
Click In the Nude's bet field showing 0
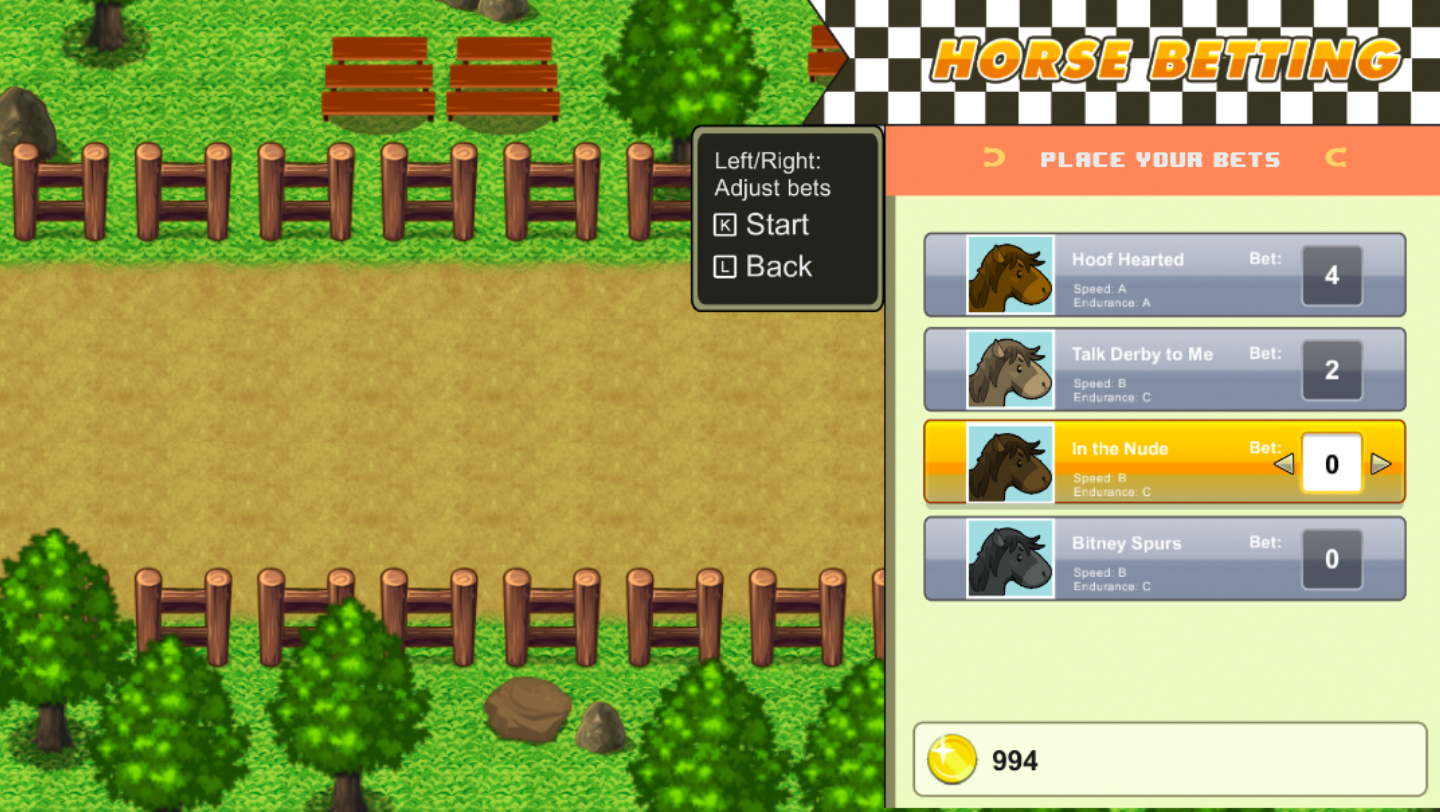pos(1331,463)
